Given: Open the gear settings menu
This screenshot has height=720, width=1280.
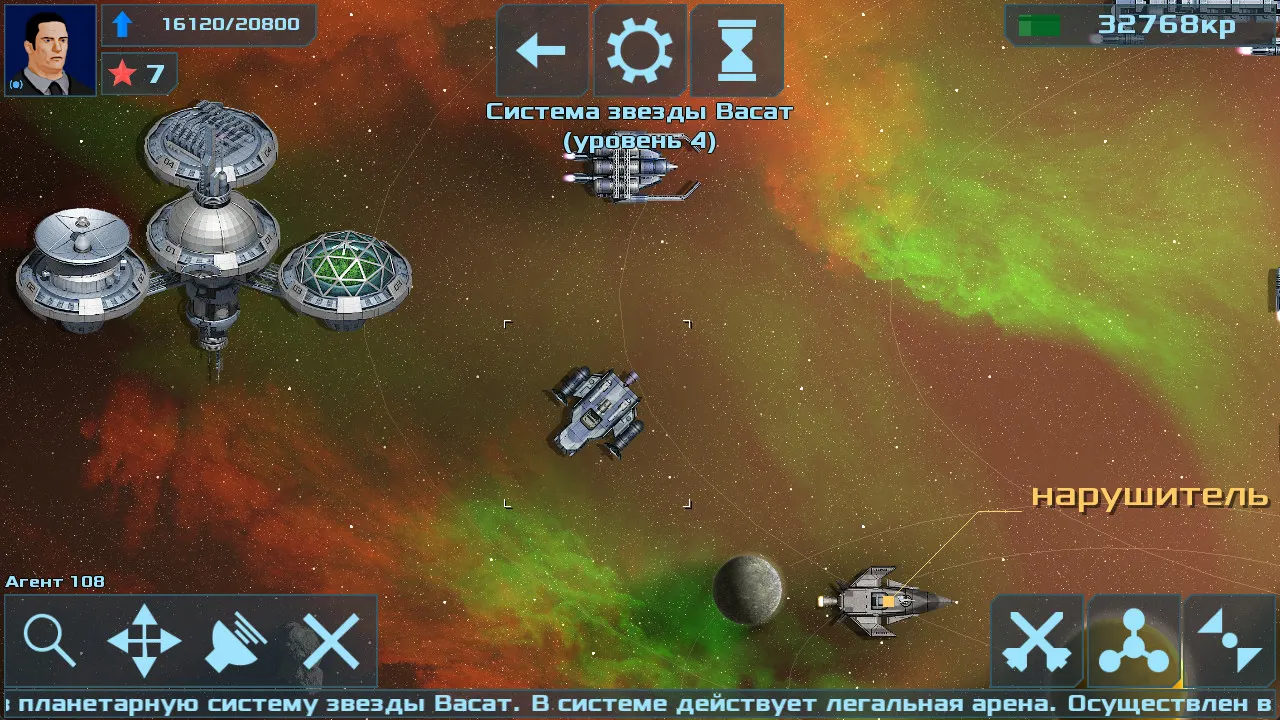Looking at the screenshot, I should [640, 50].
